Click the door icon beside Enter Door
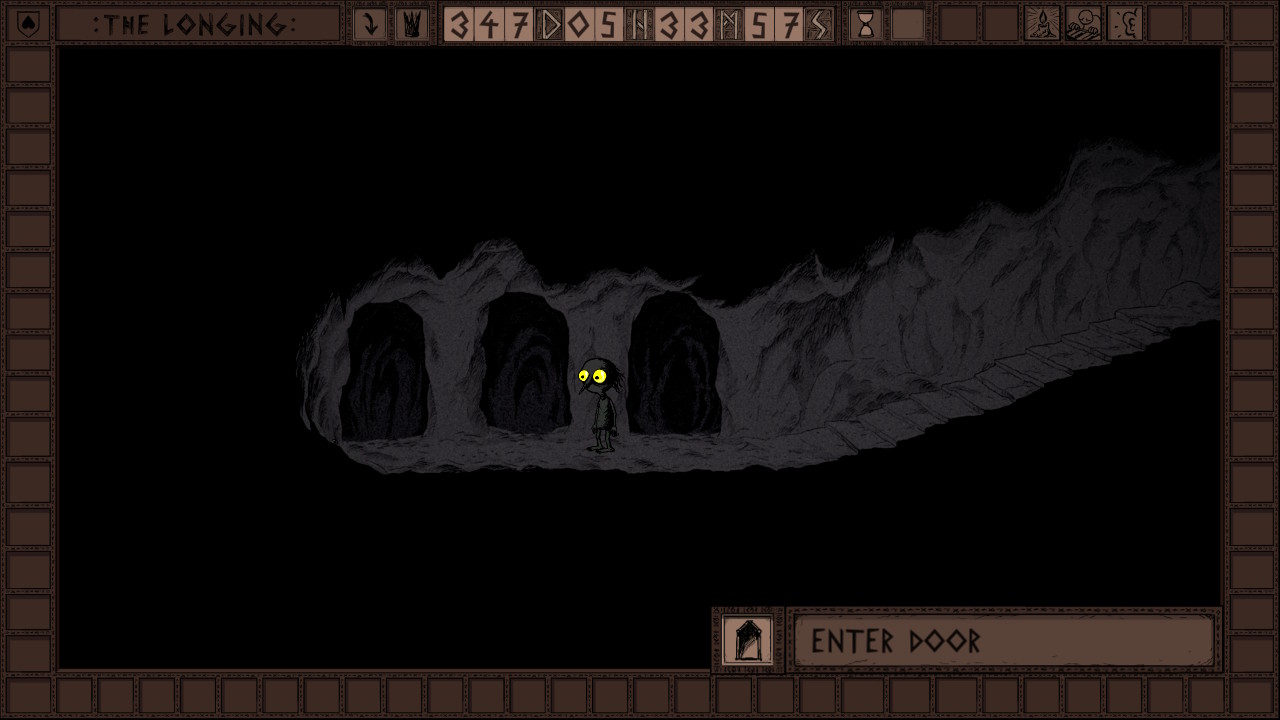 747,640
